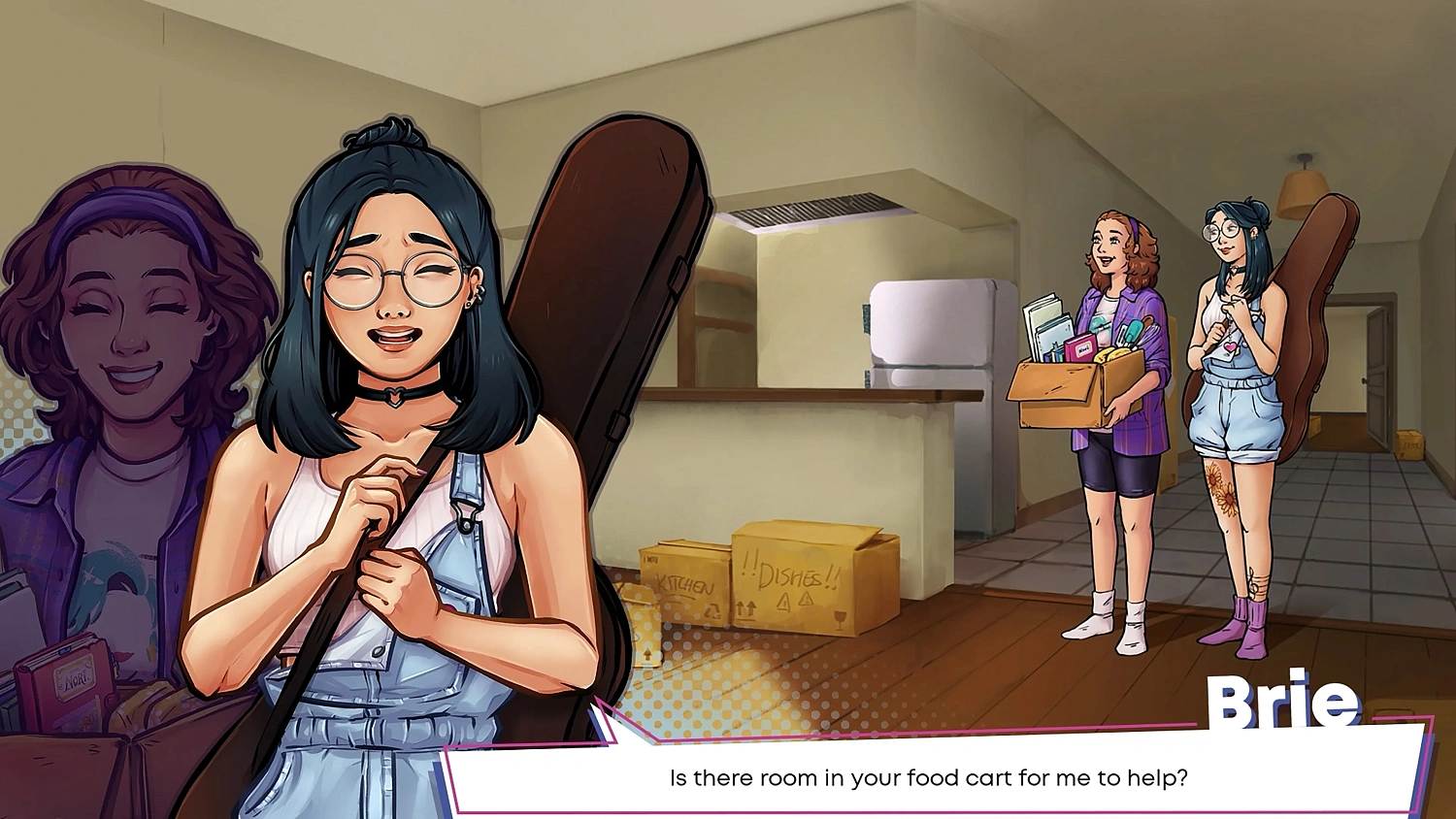Click the this-way-up arrows on the dishes box
Screen dimensions: 1456x819
coord(745,609)
